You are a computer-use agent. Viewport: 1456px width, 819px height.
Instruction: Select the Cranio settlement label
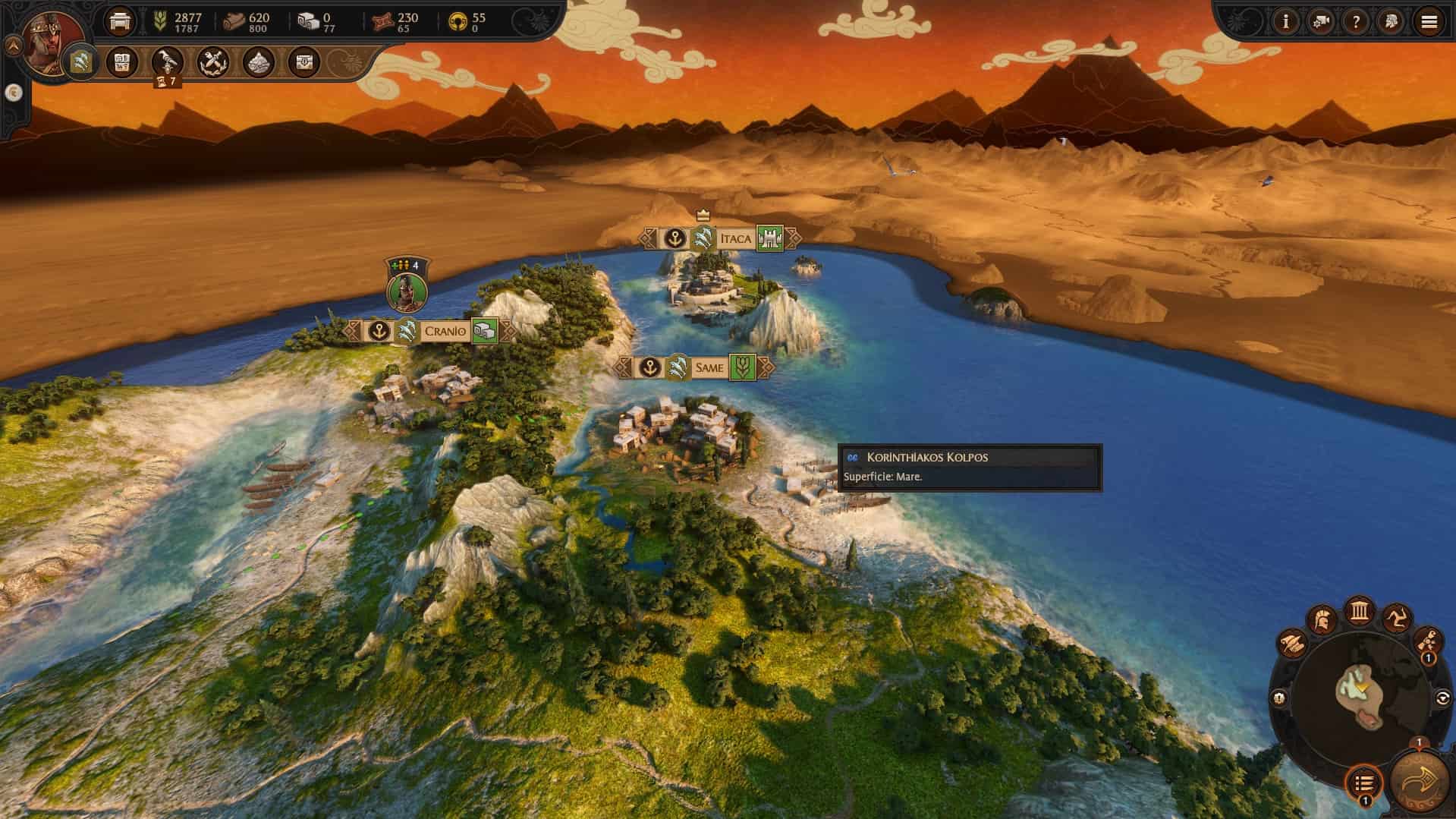(445, 331)
